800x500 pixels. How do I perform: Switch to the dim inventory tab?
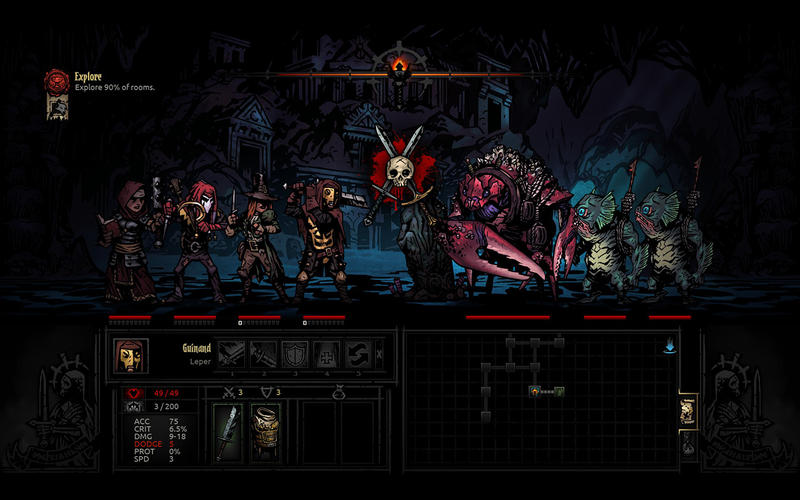click(688, 446)
